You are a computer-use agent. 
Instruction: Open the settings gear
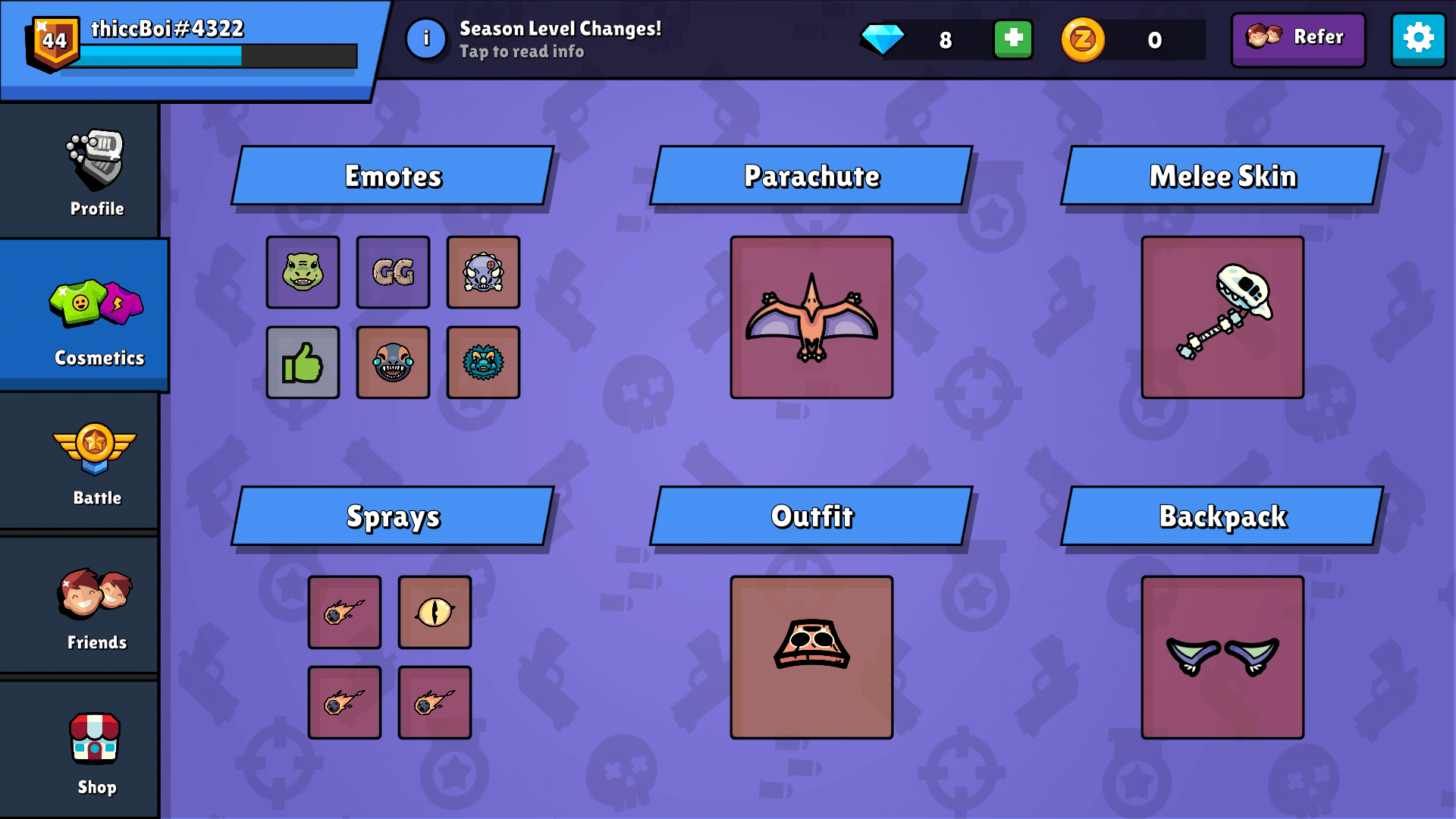point(1419,39)
